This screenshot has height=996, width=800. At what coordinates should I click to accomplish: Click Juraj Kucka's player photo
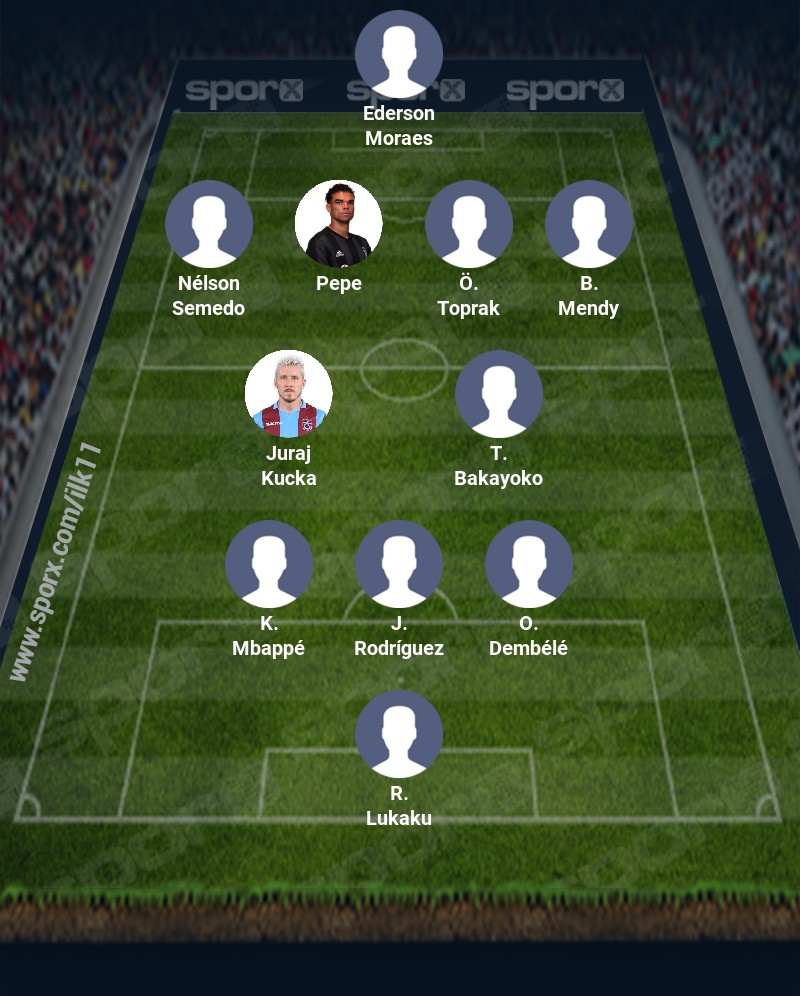[289, 394]
